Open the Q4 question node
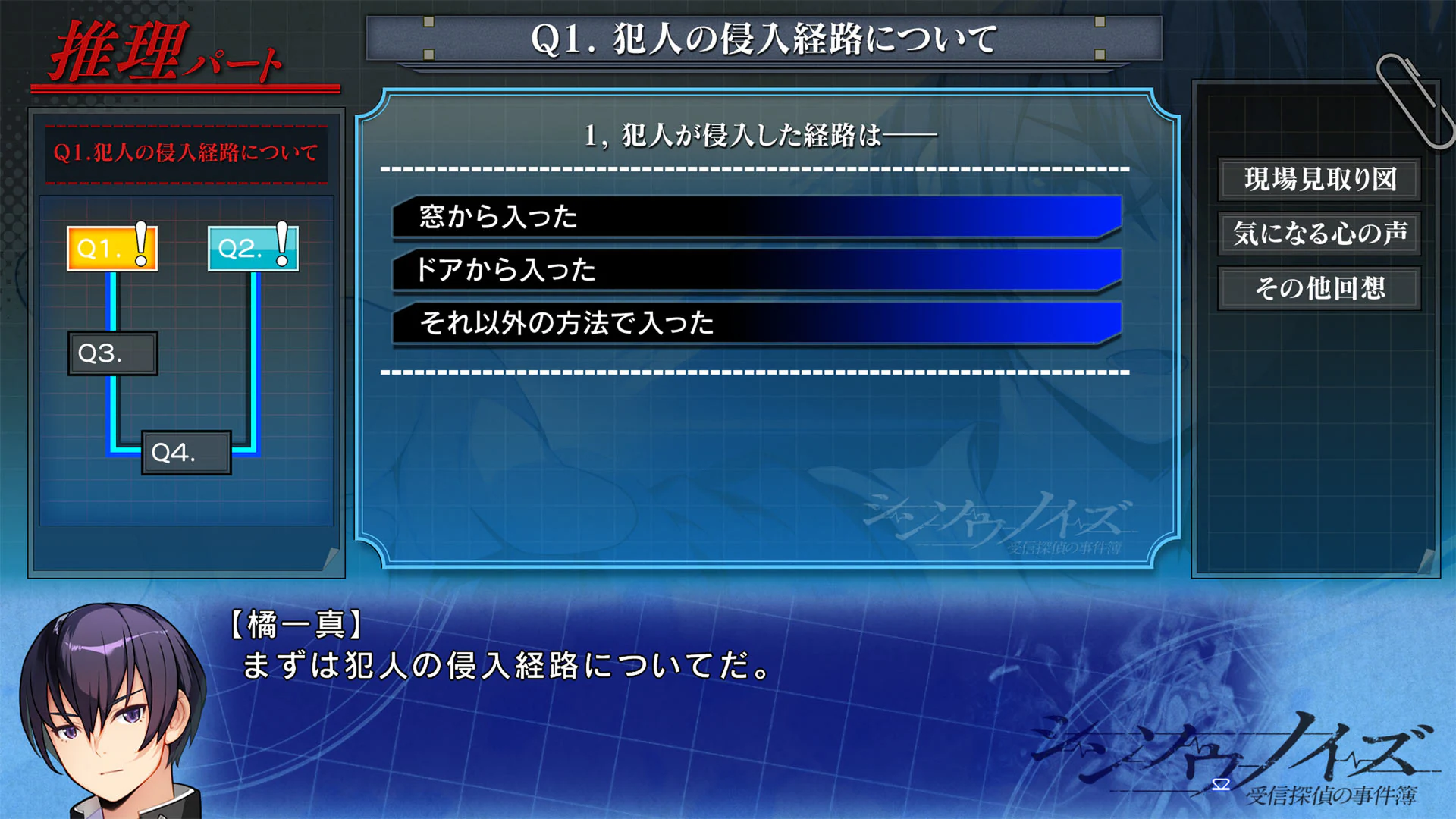 click(x=187, y=453)
